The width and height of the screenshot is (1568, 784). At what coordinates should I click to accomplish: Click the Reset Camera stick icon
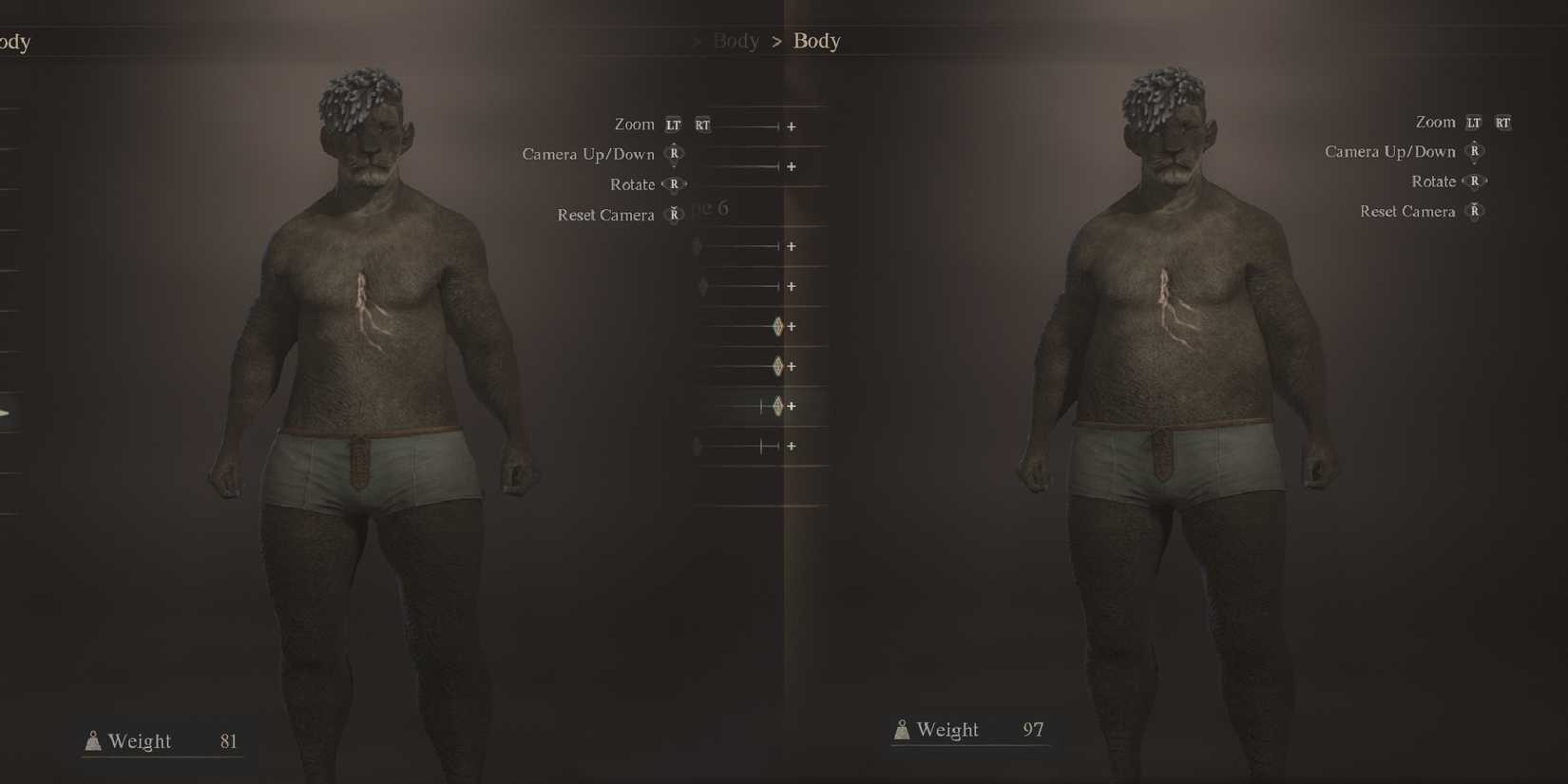tap(674, 215)
